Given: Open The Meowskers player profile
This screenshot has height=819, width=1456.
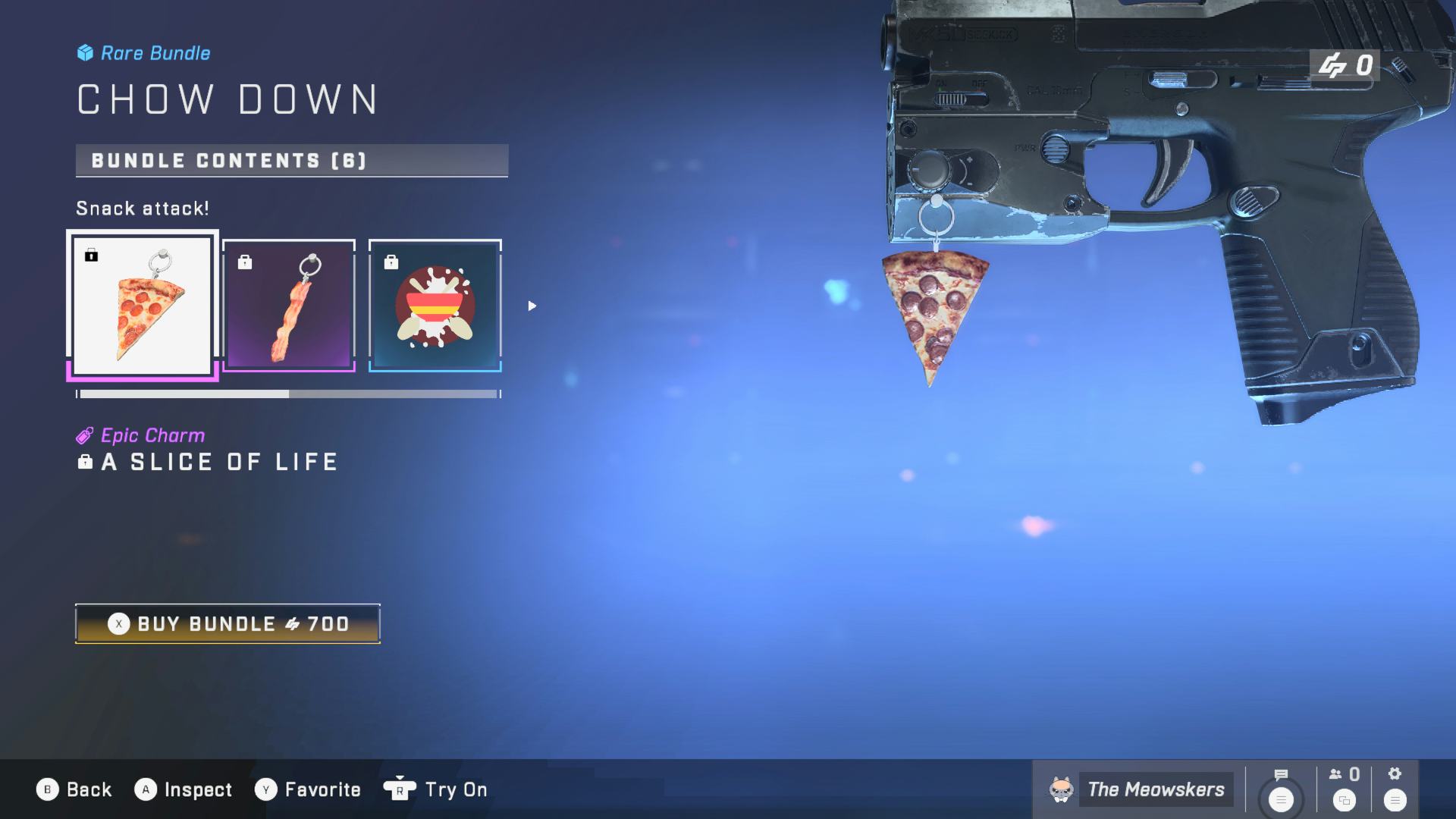Looking at the screenshot, I should [1140, 789].
